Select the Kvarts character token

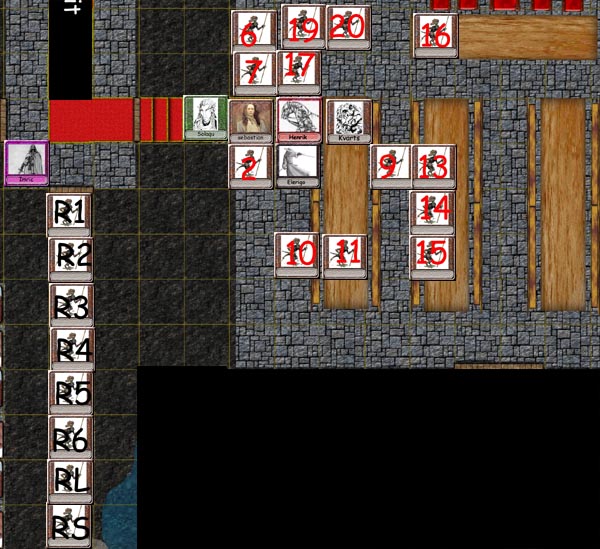coord(348,121)
